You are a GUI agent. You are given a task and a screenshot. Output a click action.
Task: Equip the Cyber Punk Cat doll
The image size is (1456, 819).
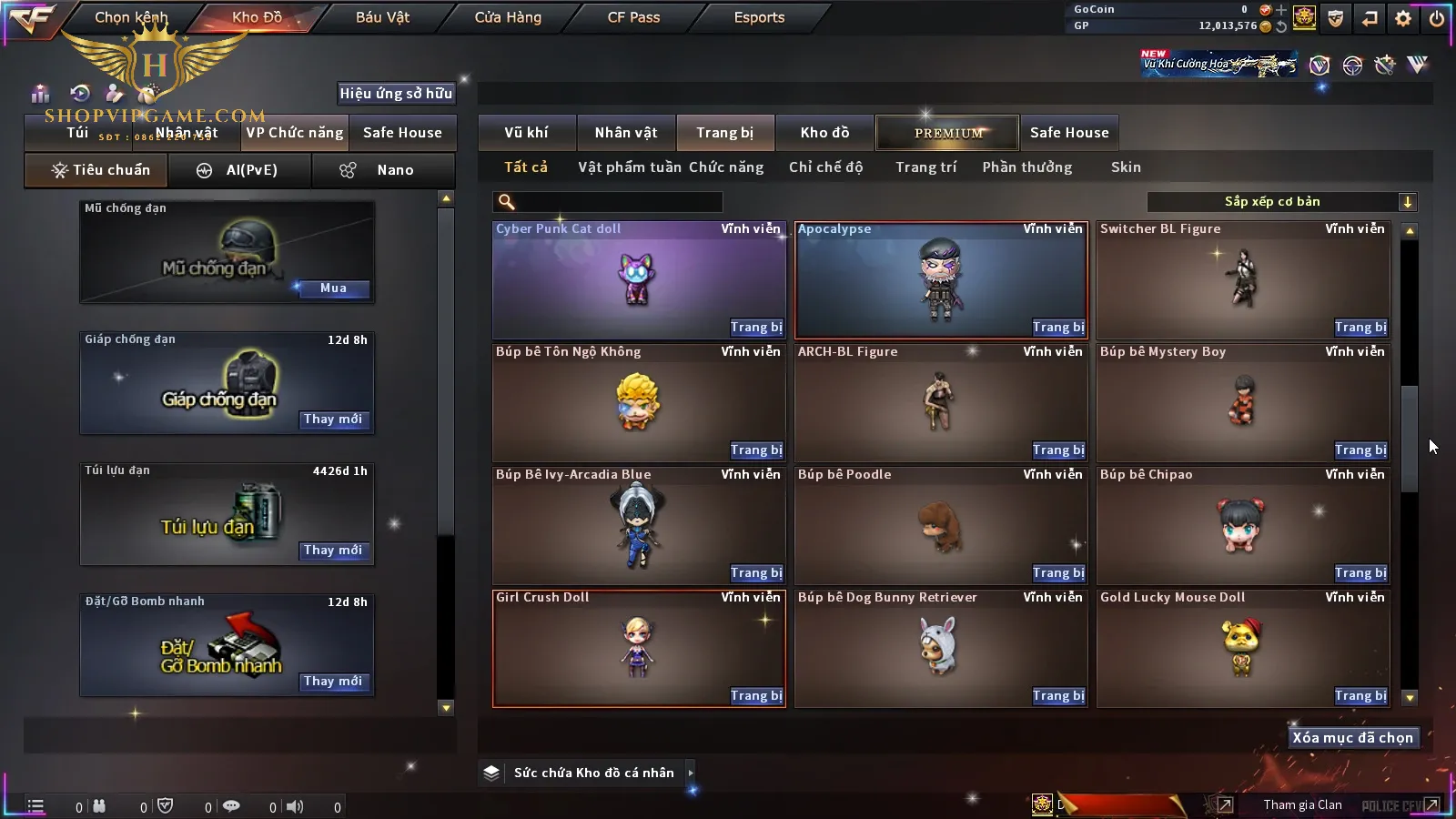756,328
